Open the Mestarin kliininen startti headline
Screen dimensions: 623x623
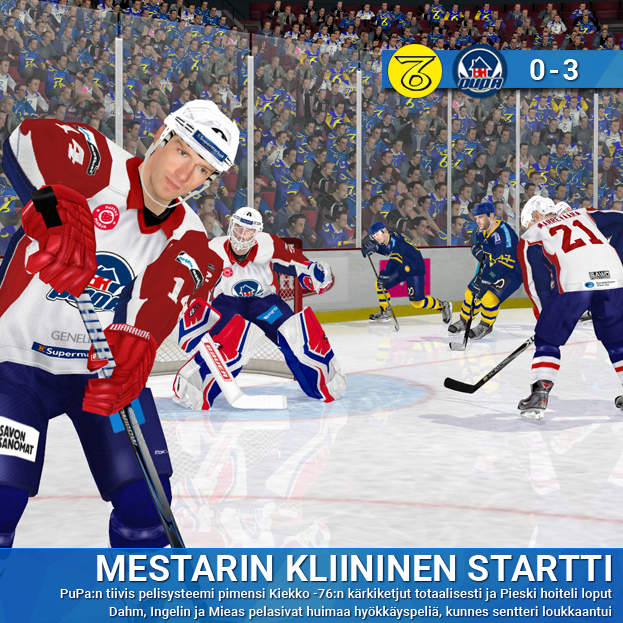(x=353, y=567)
